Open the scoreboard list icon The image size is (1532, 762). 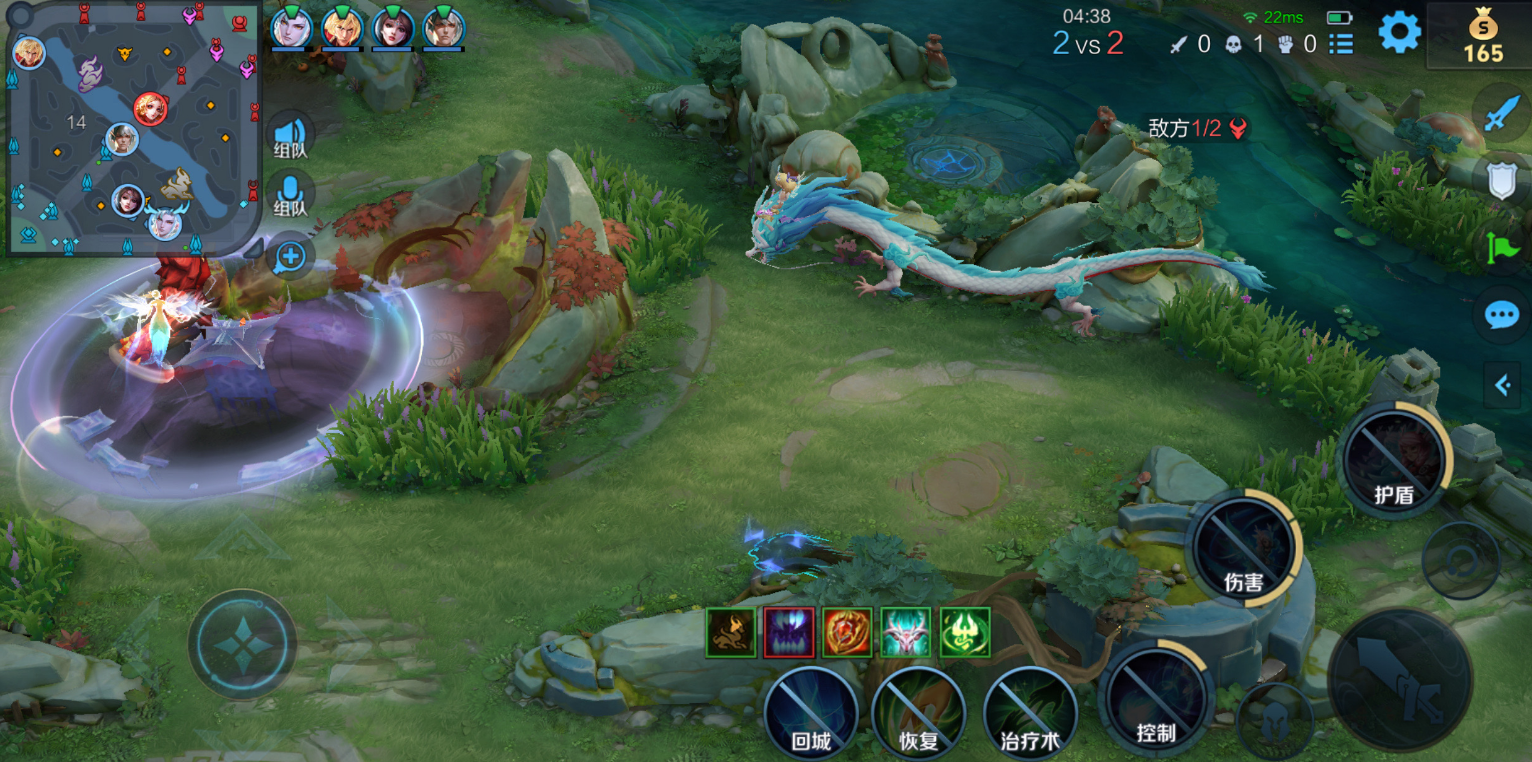[x=1341, y=44]
